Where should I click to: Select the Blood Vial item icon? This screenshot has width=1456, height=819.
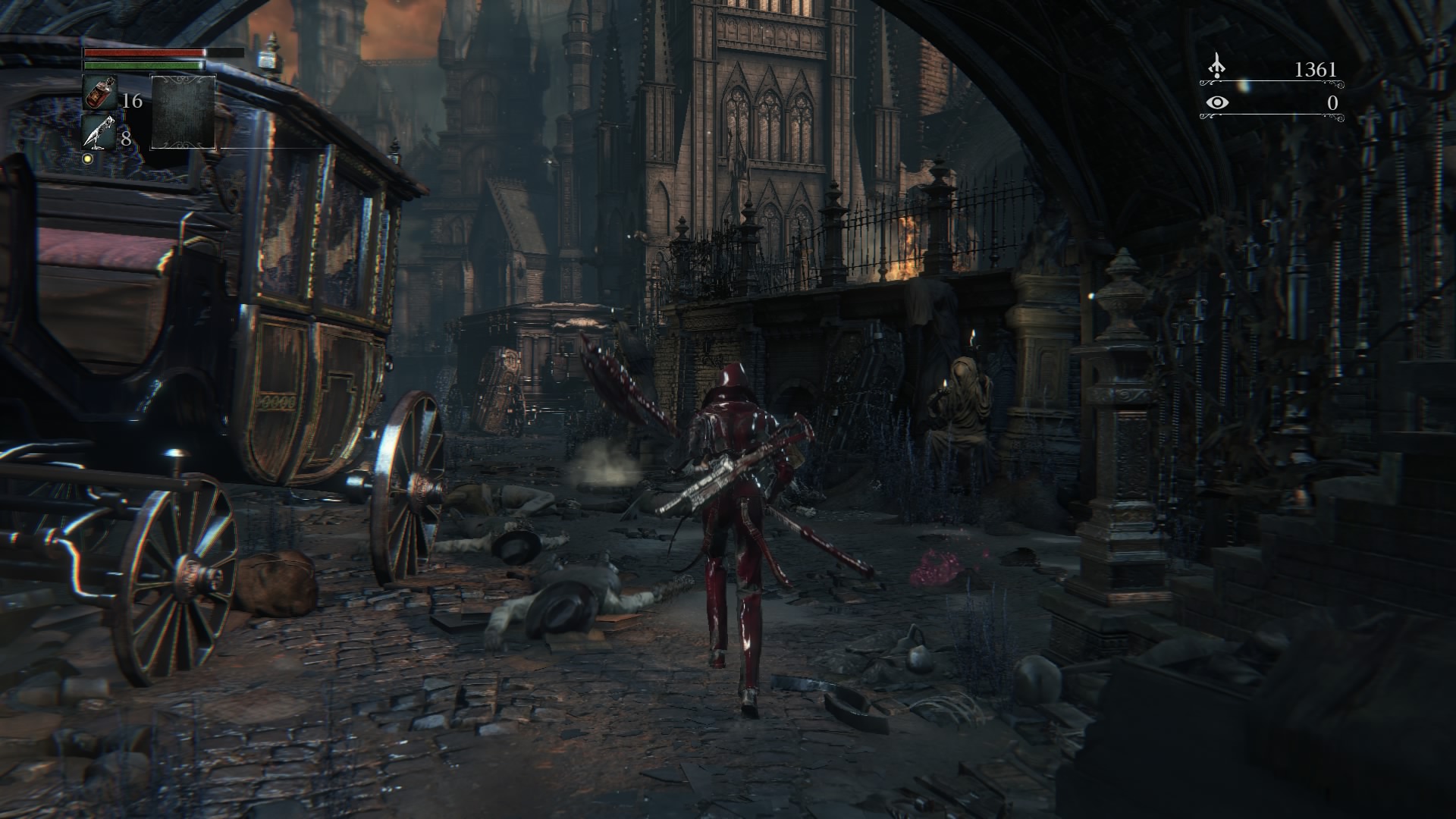[x=99, y=94]
